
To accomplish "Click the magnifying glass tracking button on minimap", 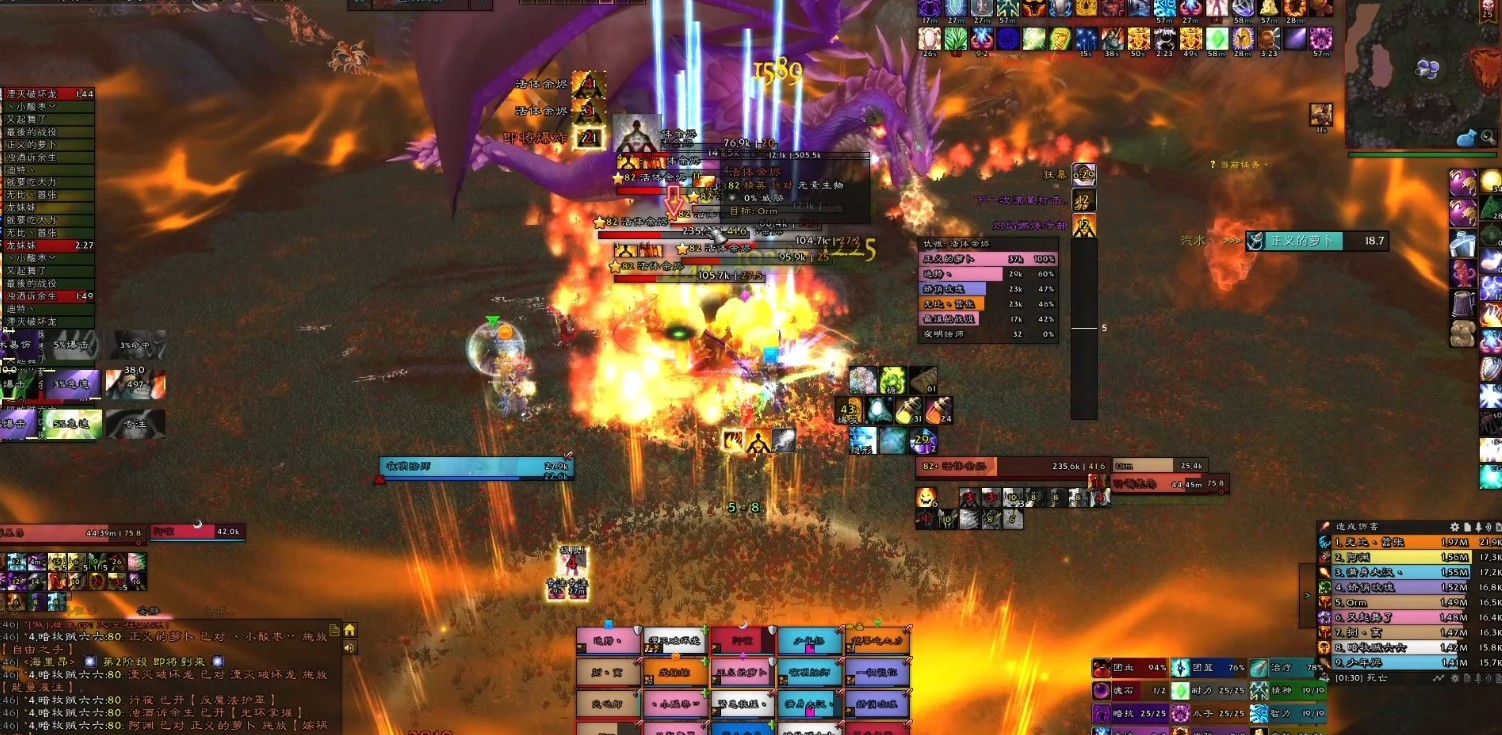I will tap(1489, 138).
